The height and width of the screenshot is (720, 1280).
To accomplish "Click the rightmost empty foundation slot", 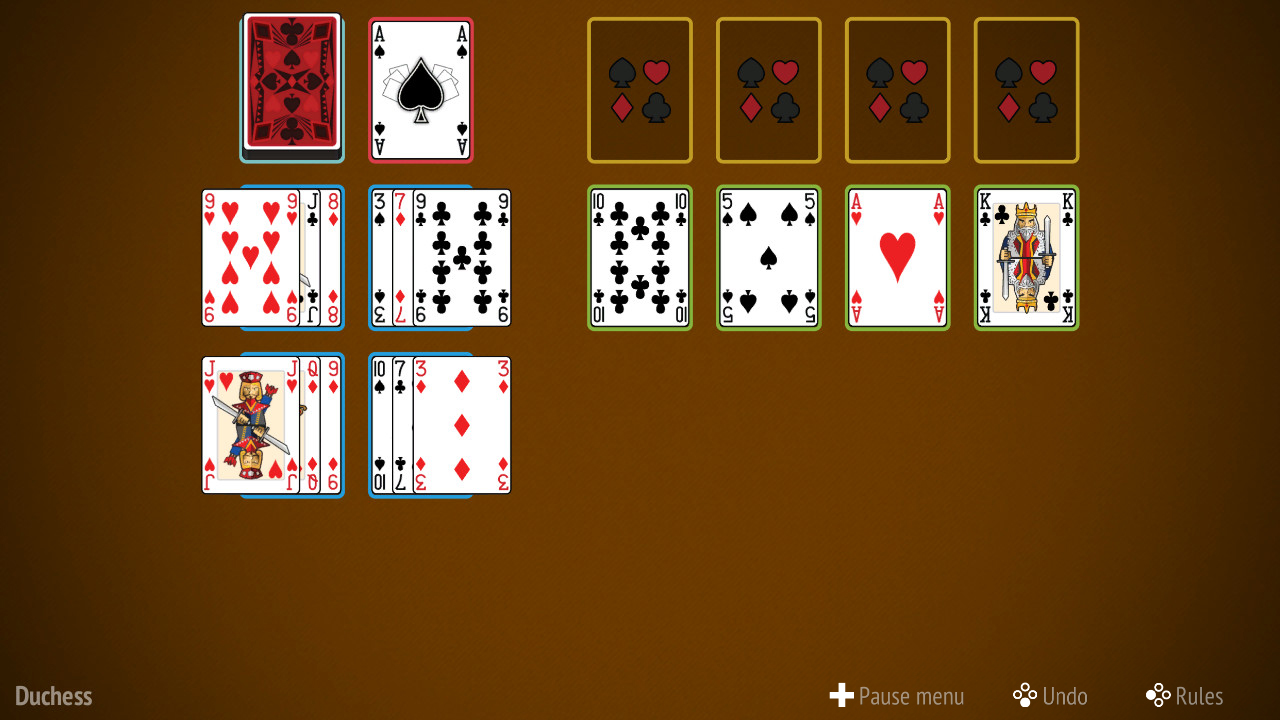I will 1026,89.
